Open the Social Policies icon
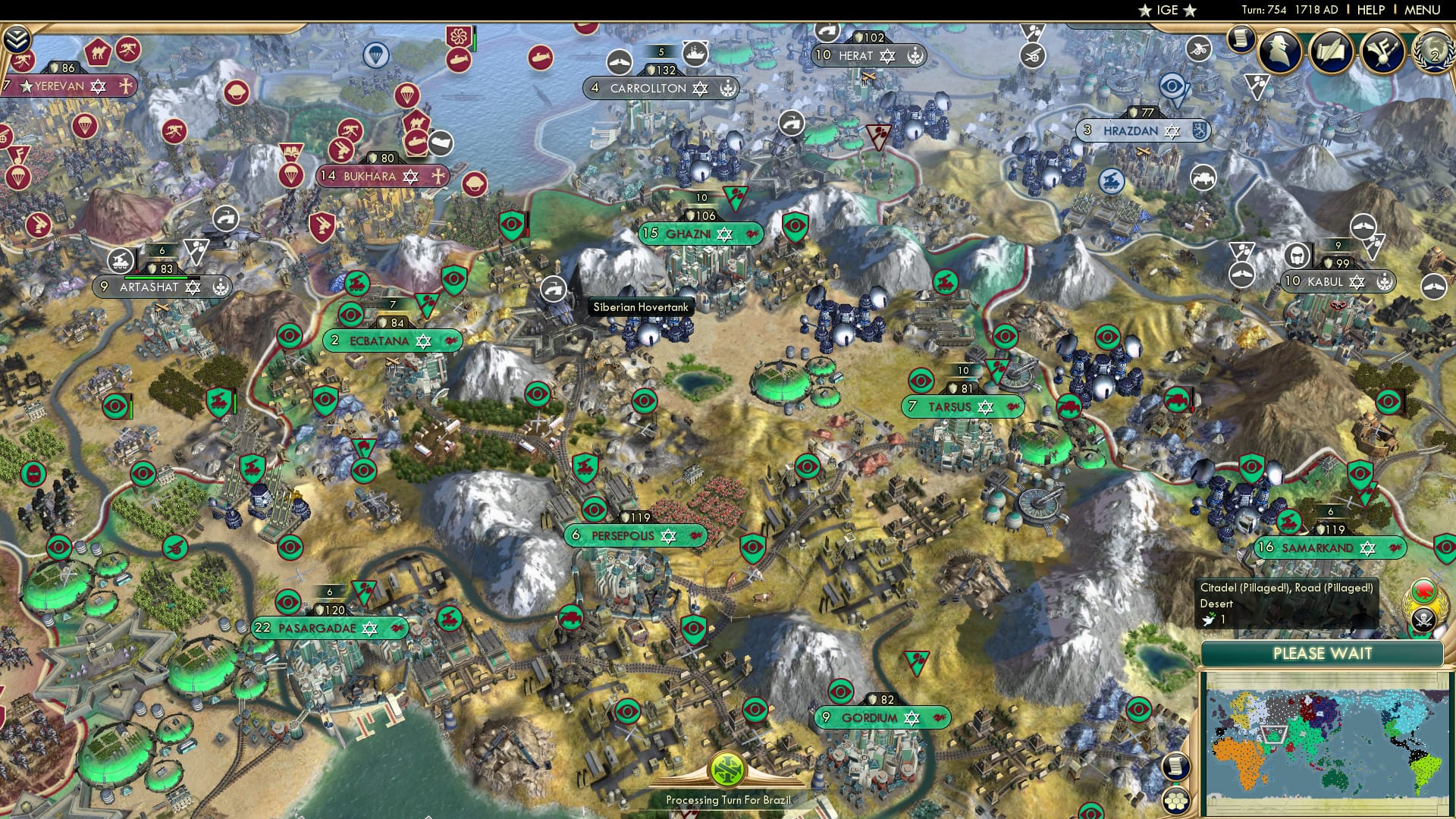The image size is (1456, 819). 1382,52
